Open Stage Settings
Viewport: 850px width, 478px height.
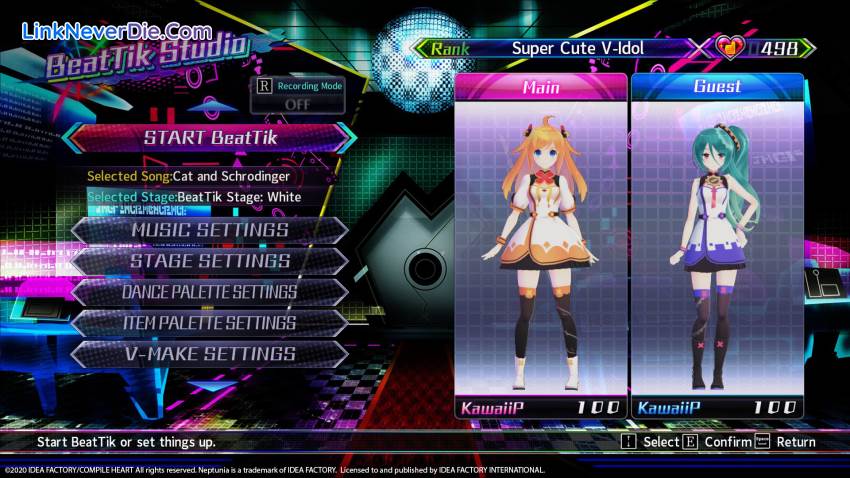tap(210, 261)
